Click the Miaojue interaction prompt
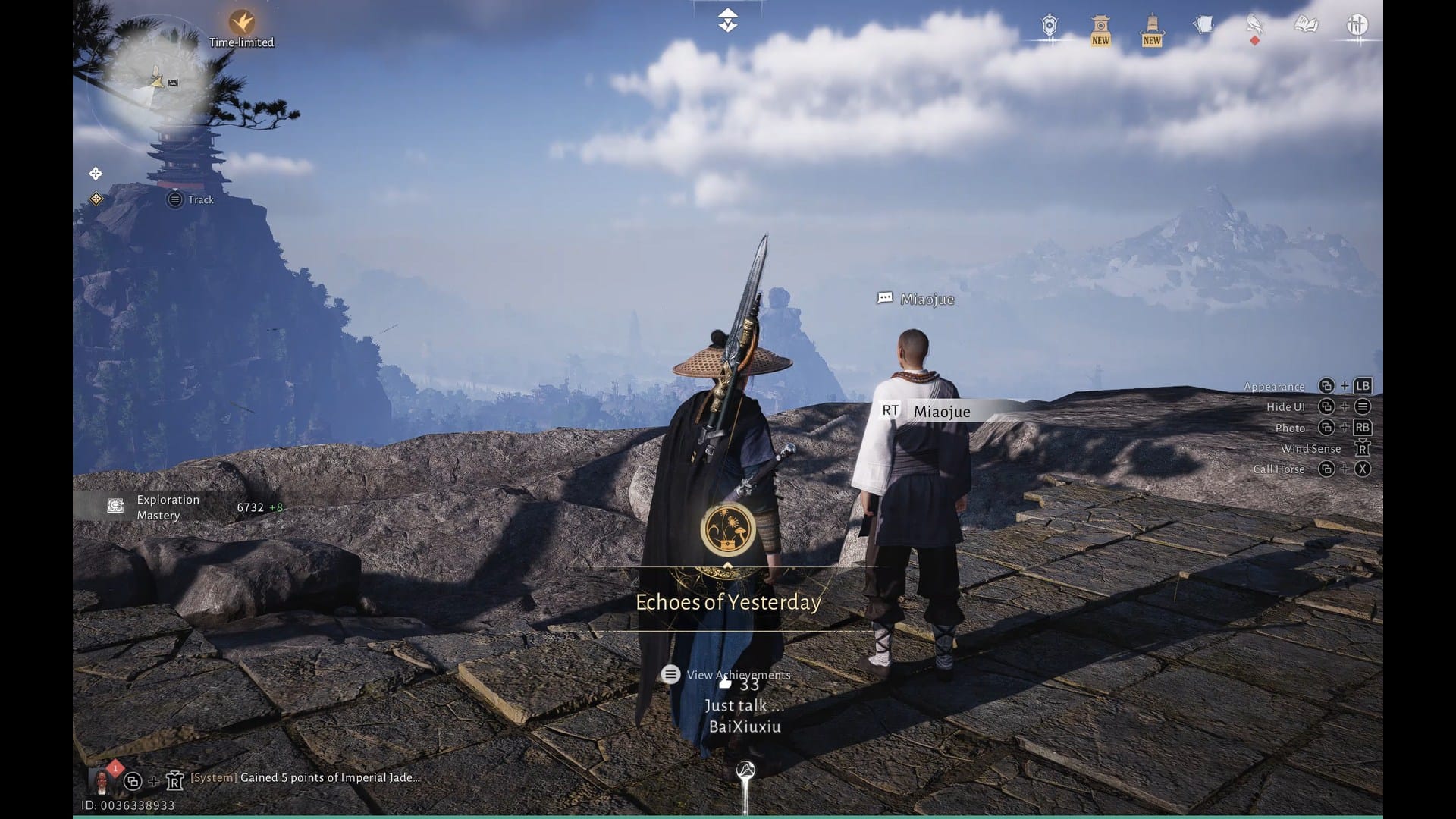The height and width of the screenshot is (819, 1456). pos(925,412)
